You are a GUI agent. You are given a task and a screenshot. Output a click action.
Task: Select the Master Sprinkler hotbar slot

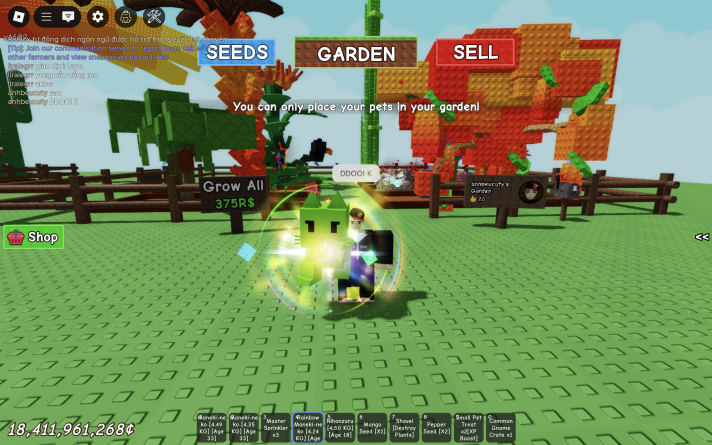[276, 427]
